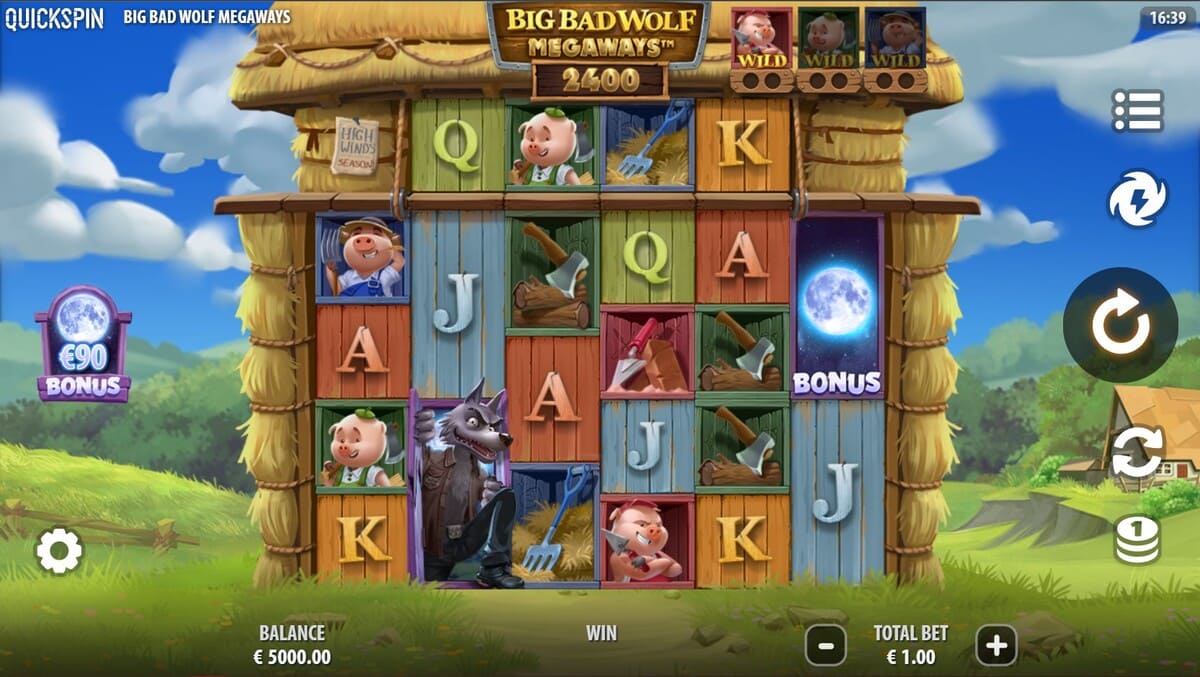1200x677 pixels.
Task: Open the paytable menu list icon
Action: tap(1137, 111)
